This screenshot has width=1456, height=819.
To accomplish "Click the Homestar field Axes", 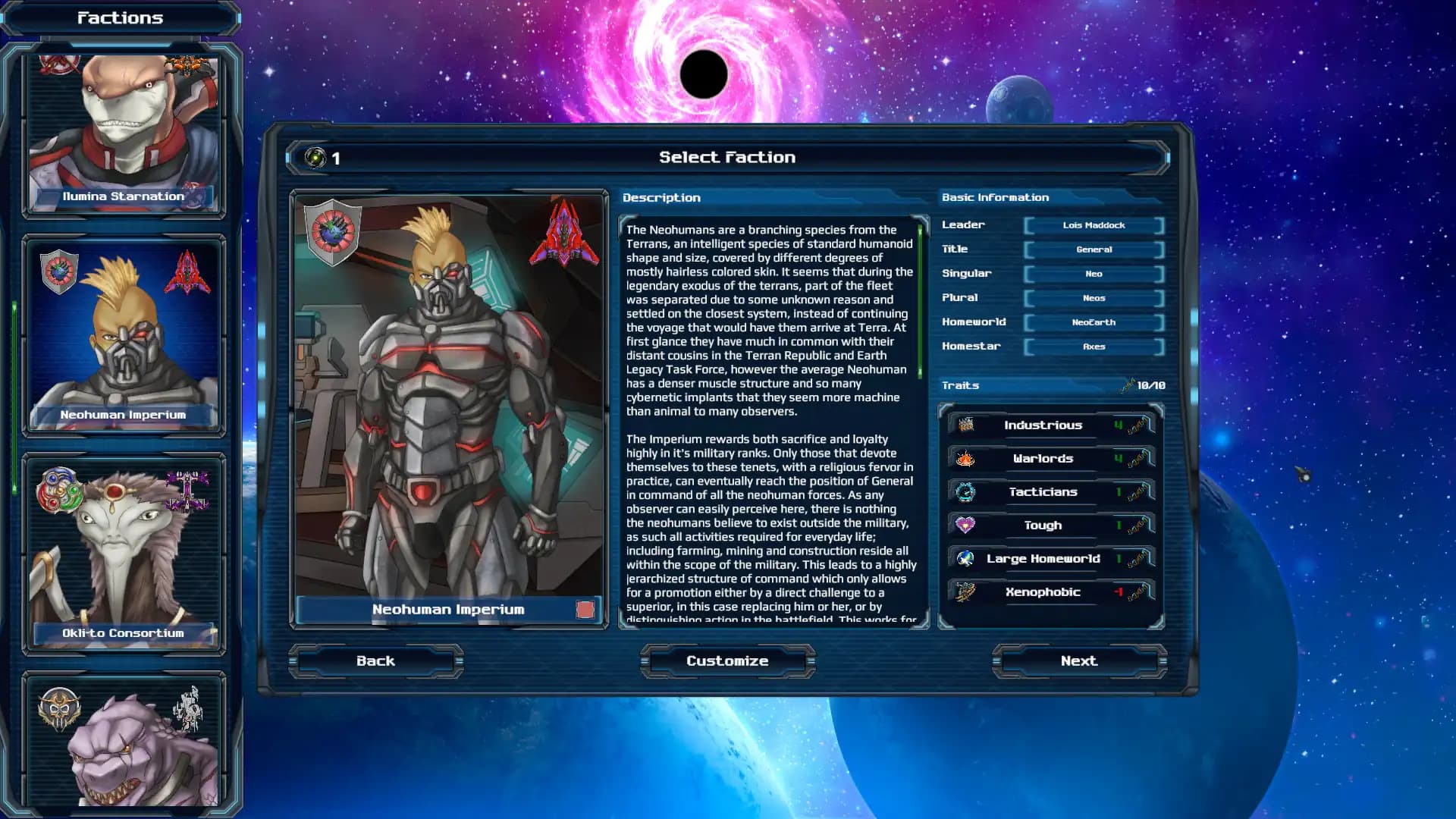I will (1094, 347).
